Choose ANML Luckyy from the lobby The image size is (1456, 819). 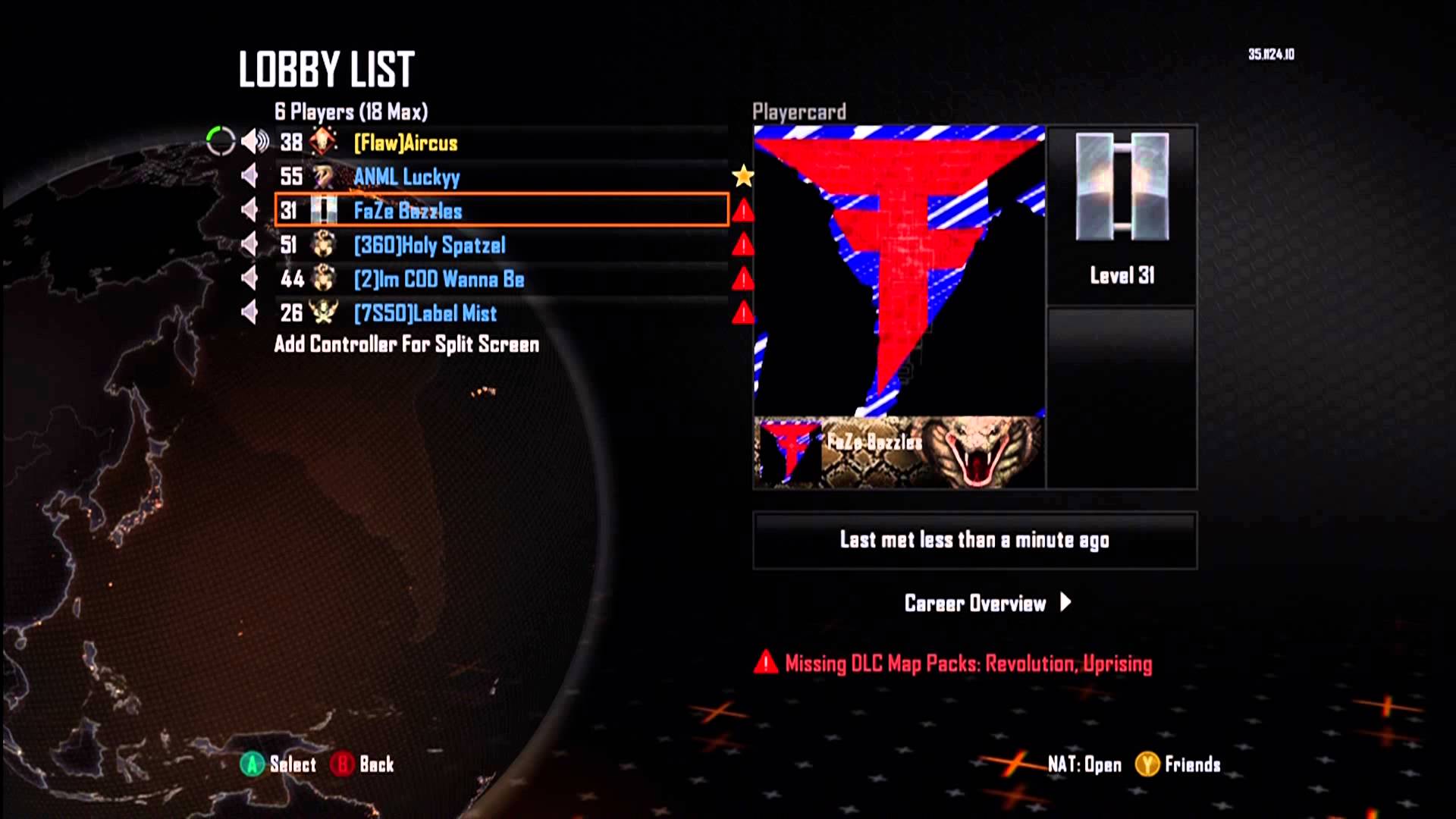pos(406,177)
